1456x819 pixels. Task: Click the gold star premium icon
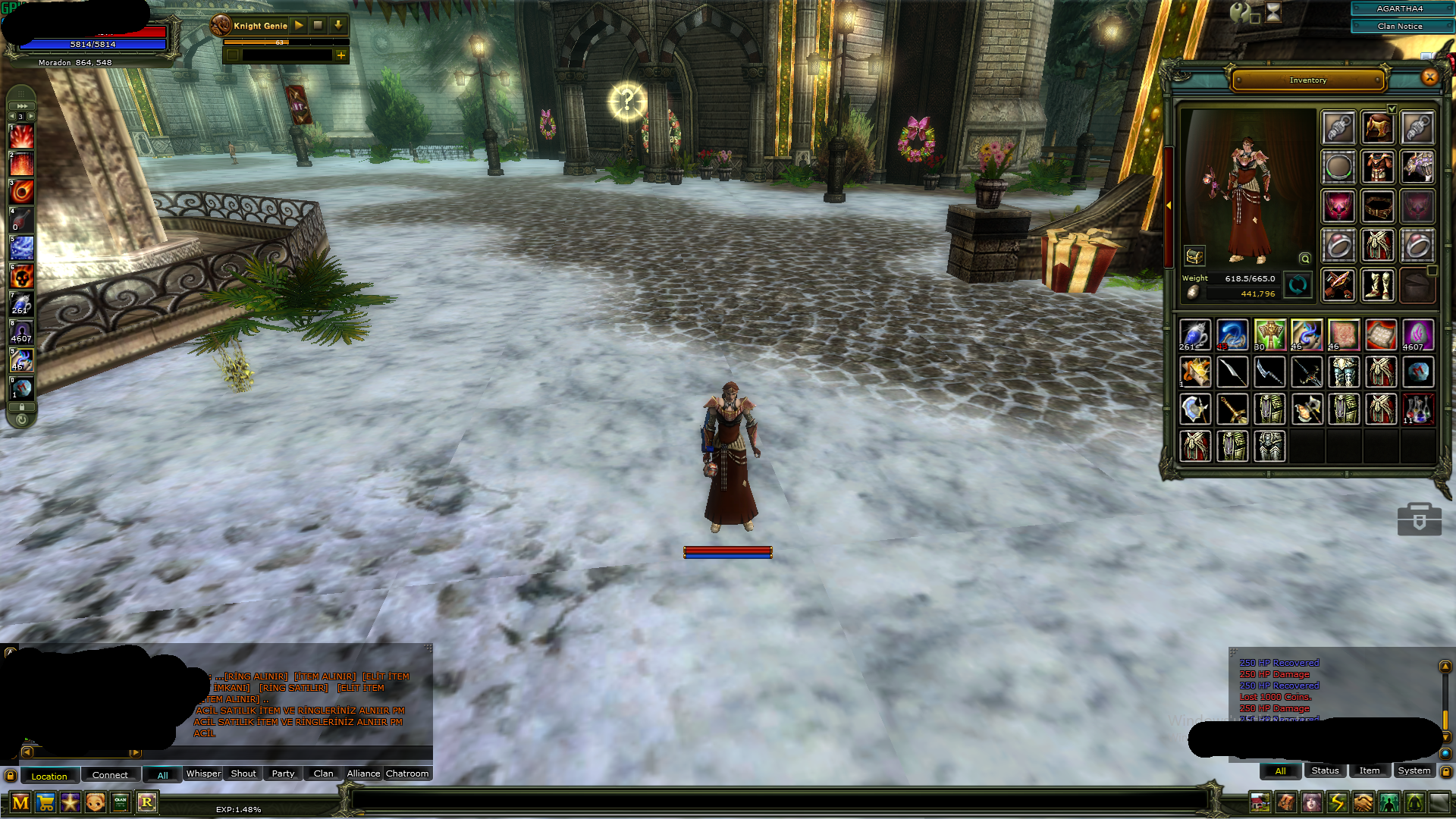coord(70,802)
